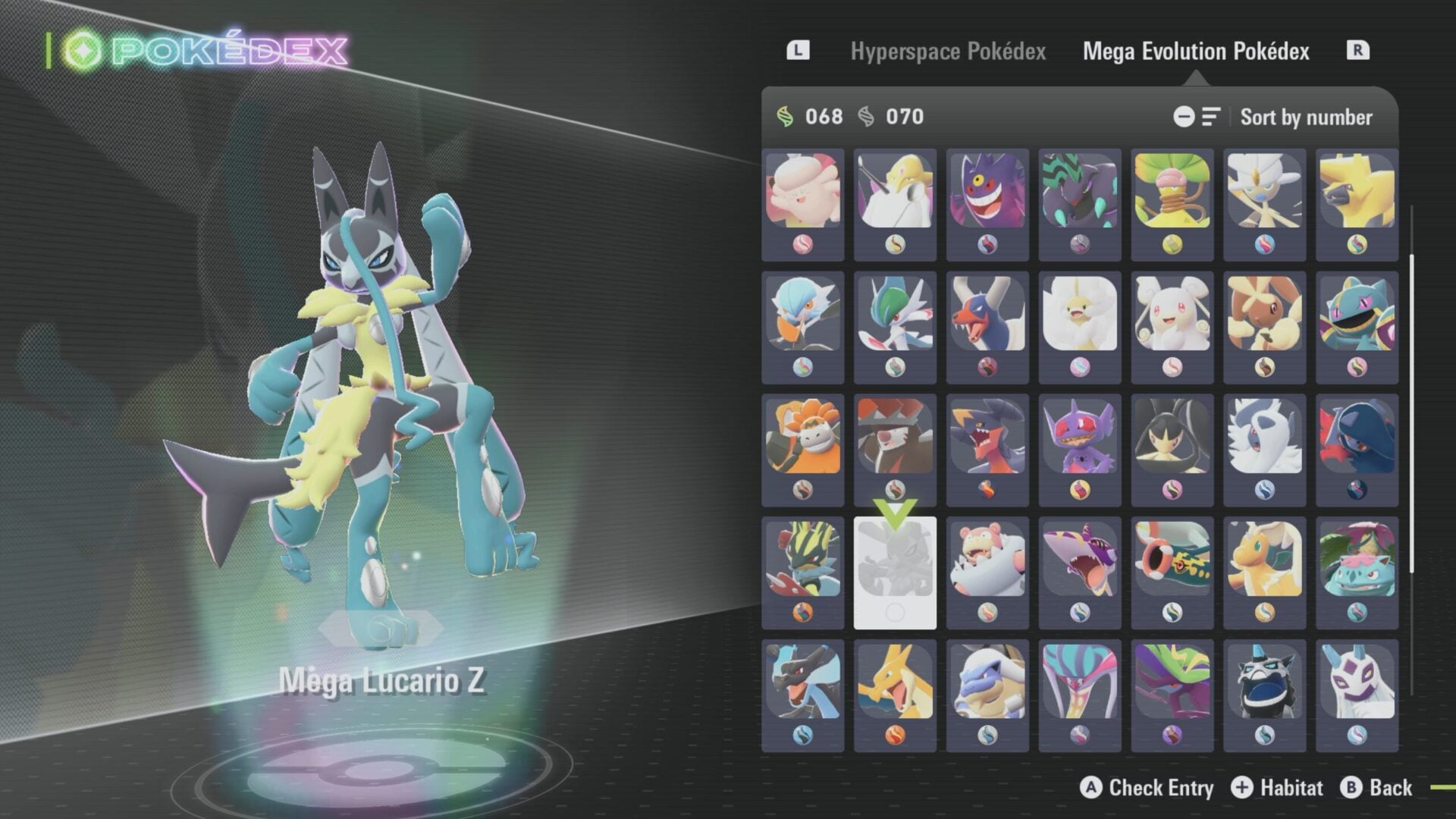Screen dimensions: 1456x819
Task: Click the Mega Stone orb under Blissey
Action: 802,244
